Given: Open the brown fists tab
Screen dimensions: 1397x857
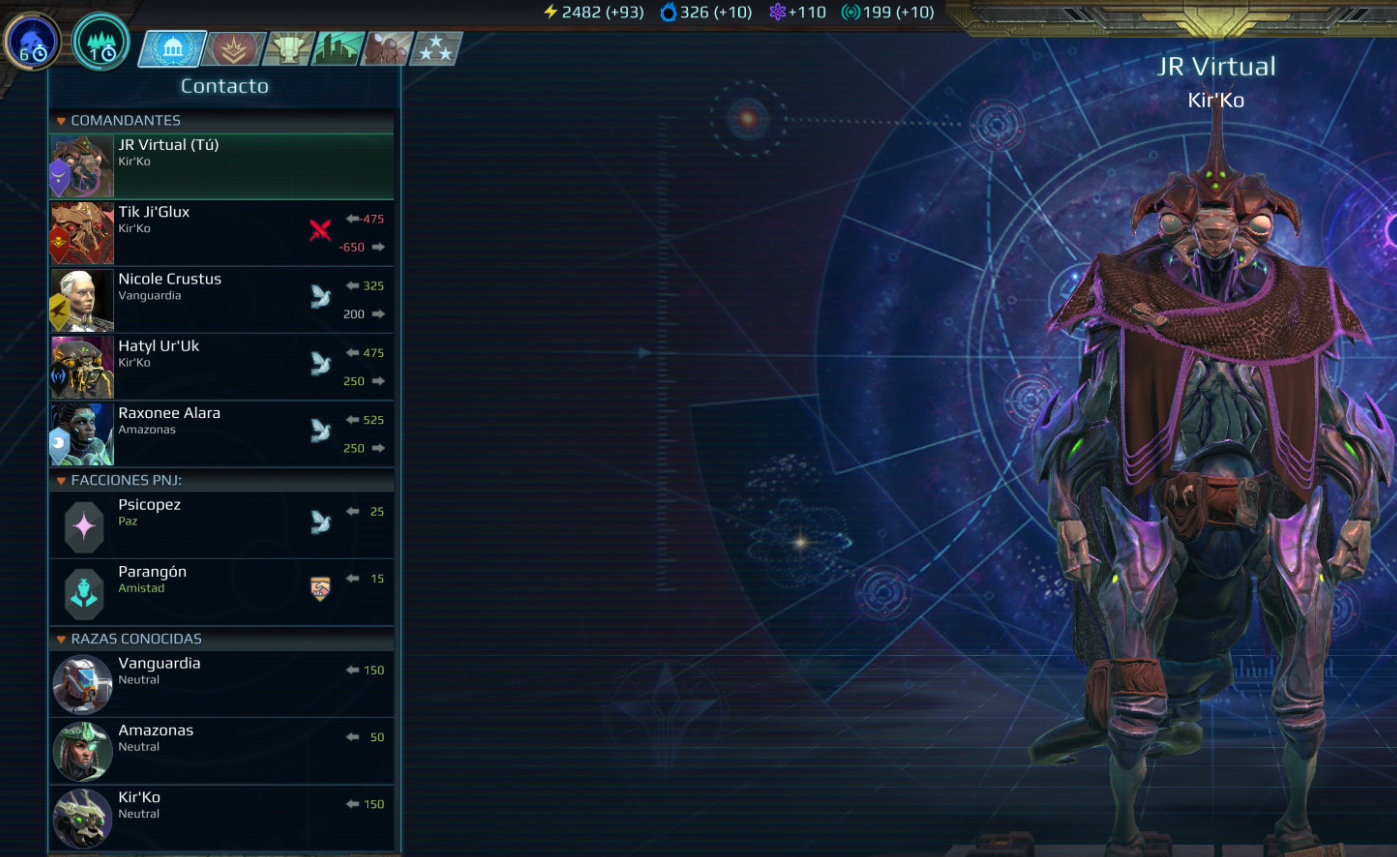Looking at the screenshot, I should coord(387,48).
